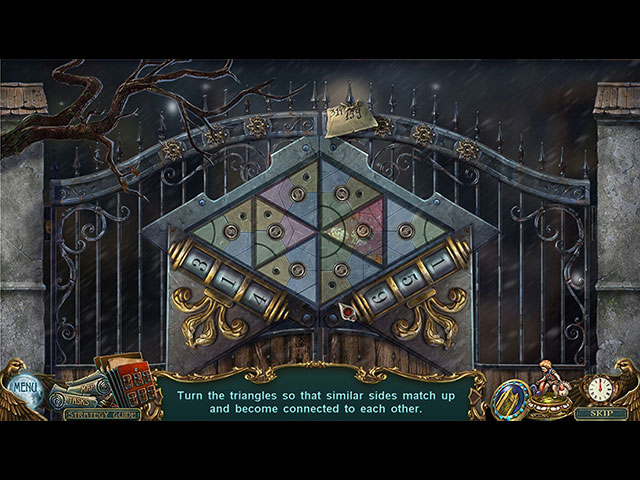Skip the triangle puzzle

tap(601, 413)
